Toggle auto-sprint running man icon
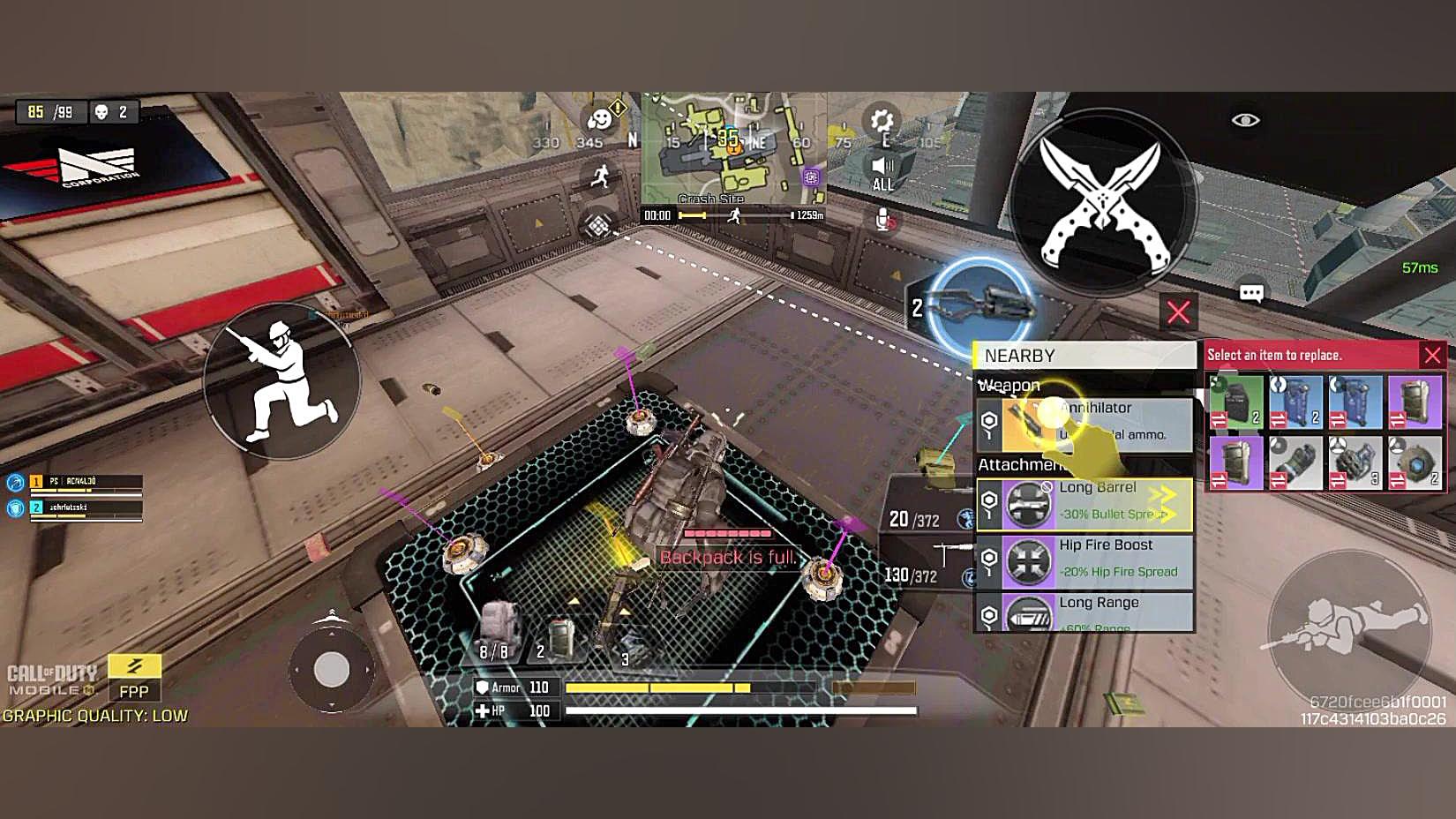Image resolution: width=1456 pixels, height=819 pixels. tap(601, 176)
